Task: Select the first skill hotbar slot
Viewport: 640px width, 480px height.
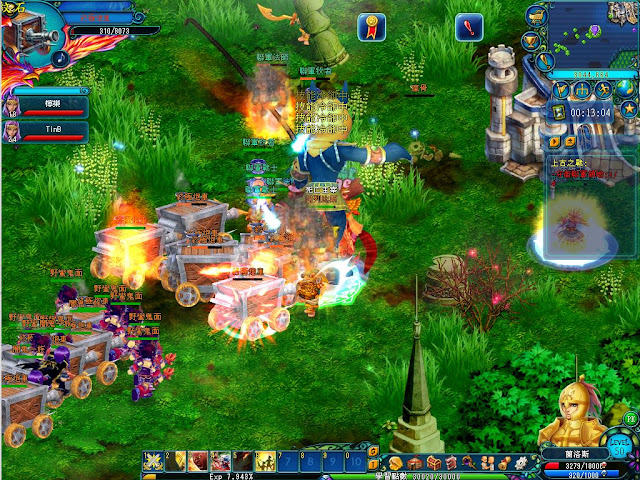Action: click(x=153, y=460)
